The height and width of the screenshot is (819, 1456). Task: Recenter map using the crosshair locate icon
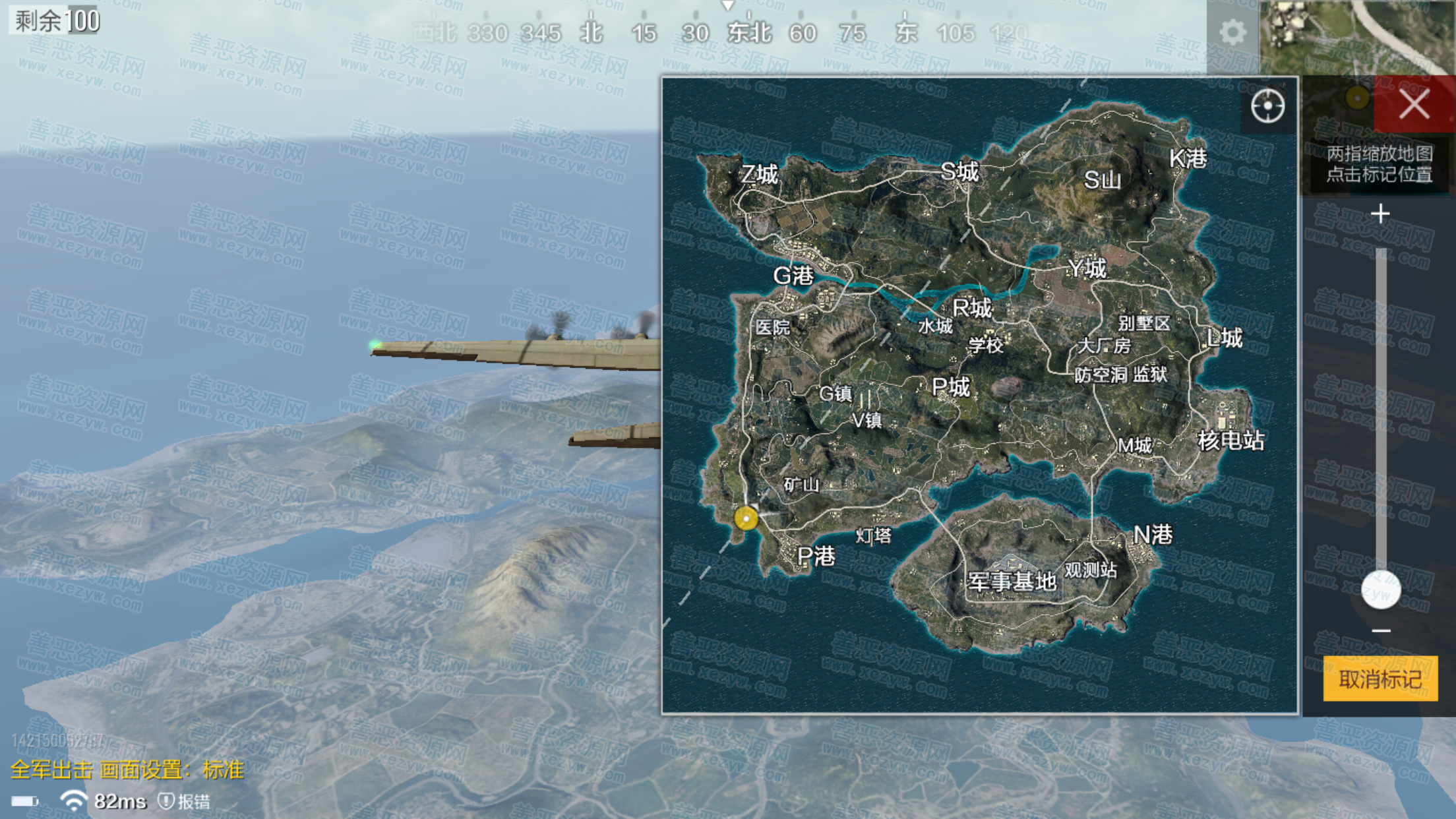pos(1267,106)
